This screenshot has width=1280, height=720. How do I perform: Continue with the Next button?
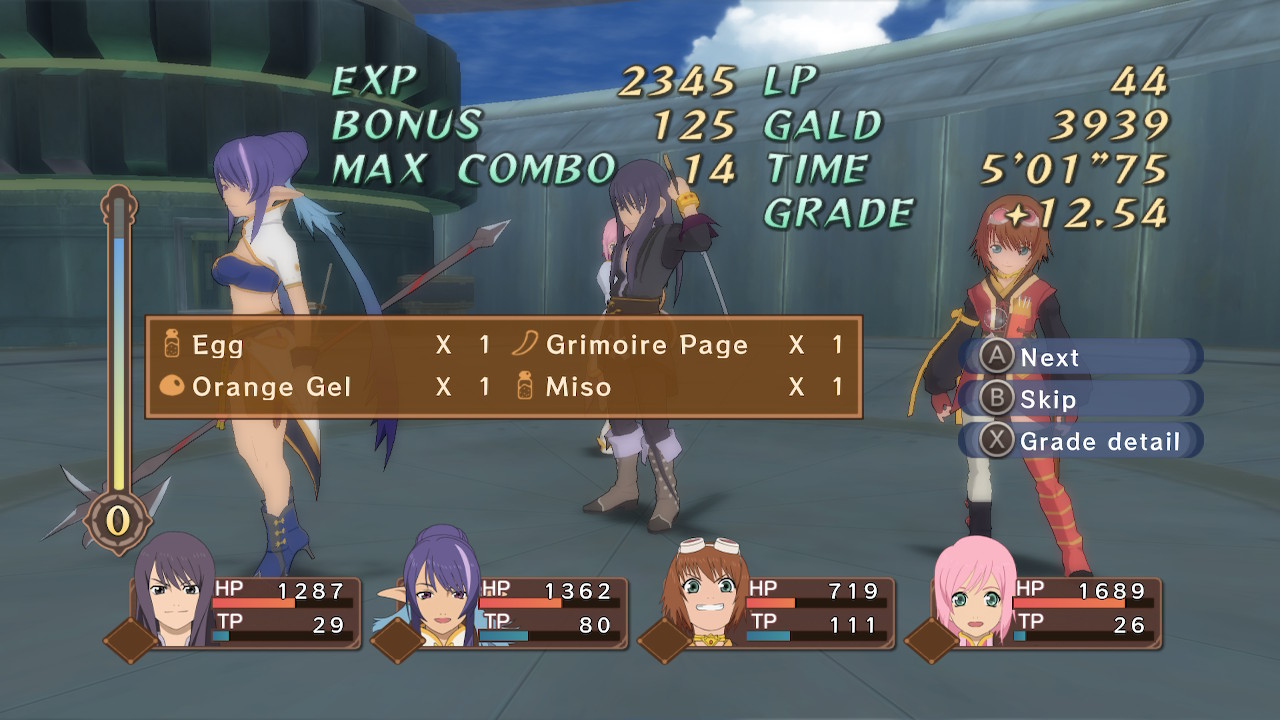point(1078,357)
